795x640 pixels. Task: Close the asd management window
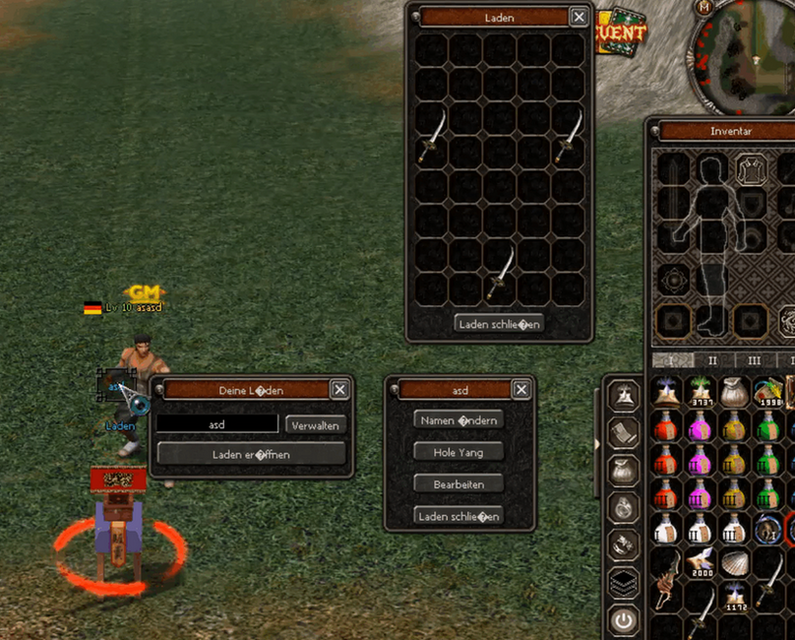[521, 390]
